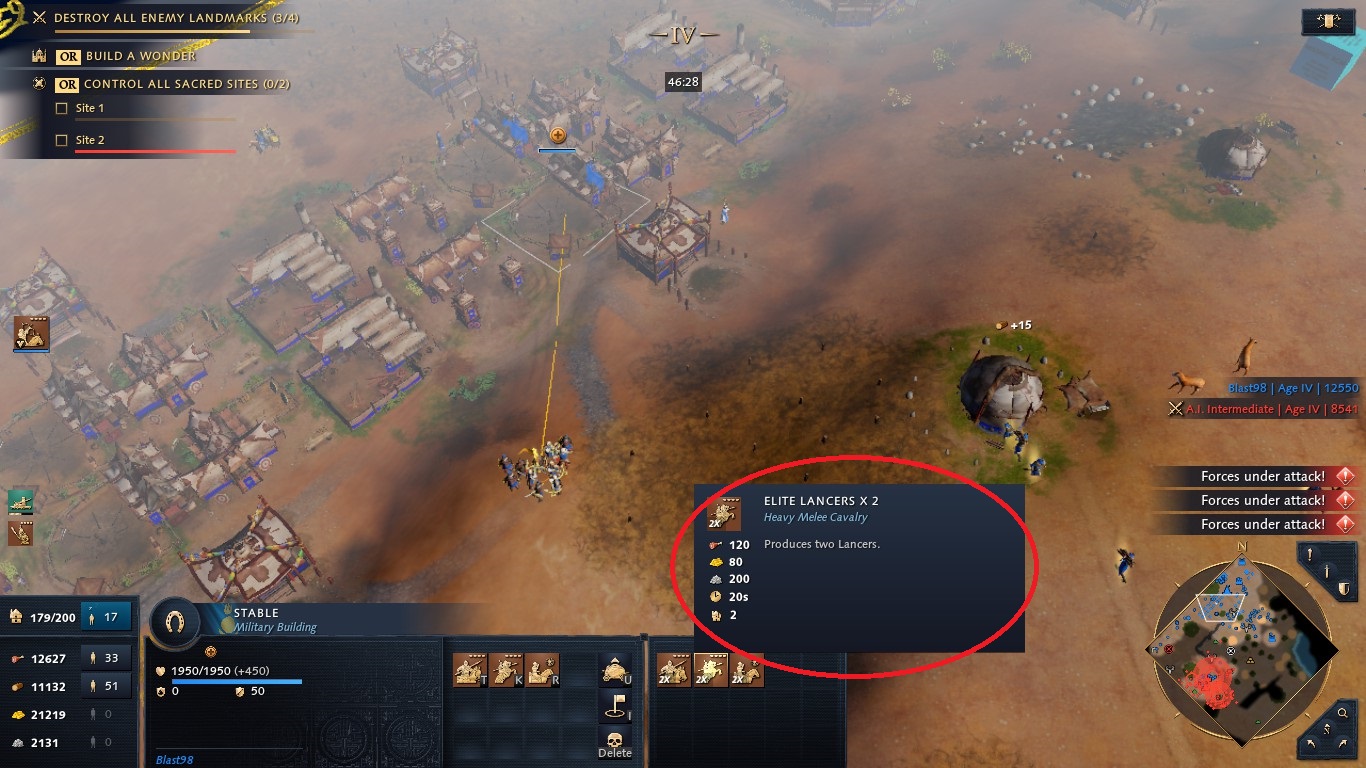This screenshot has height=768, width=1366.
Task: Select the mounted unit icon labeled R
Action: (540, 670)
